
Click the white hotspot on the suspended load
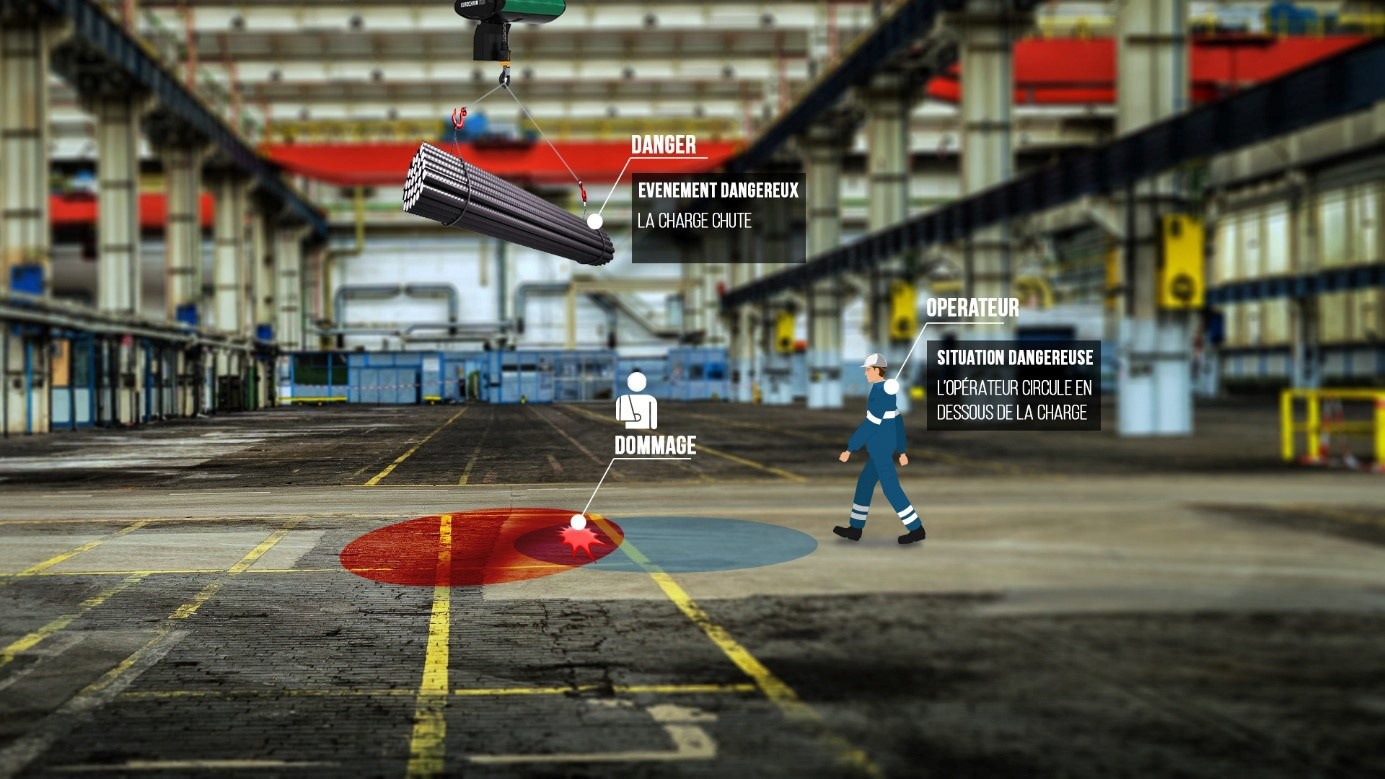595,221
